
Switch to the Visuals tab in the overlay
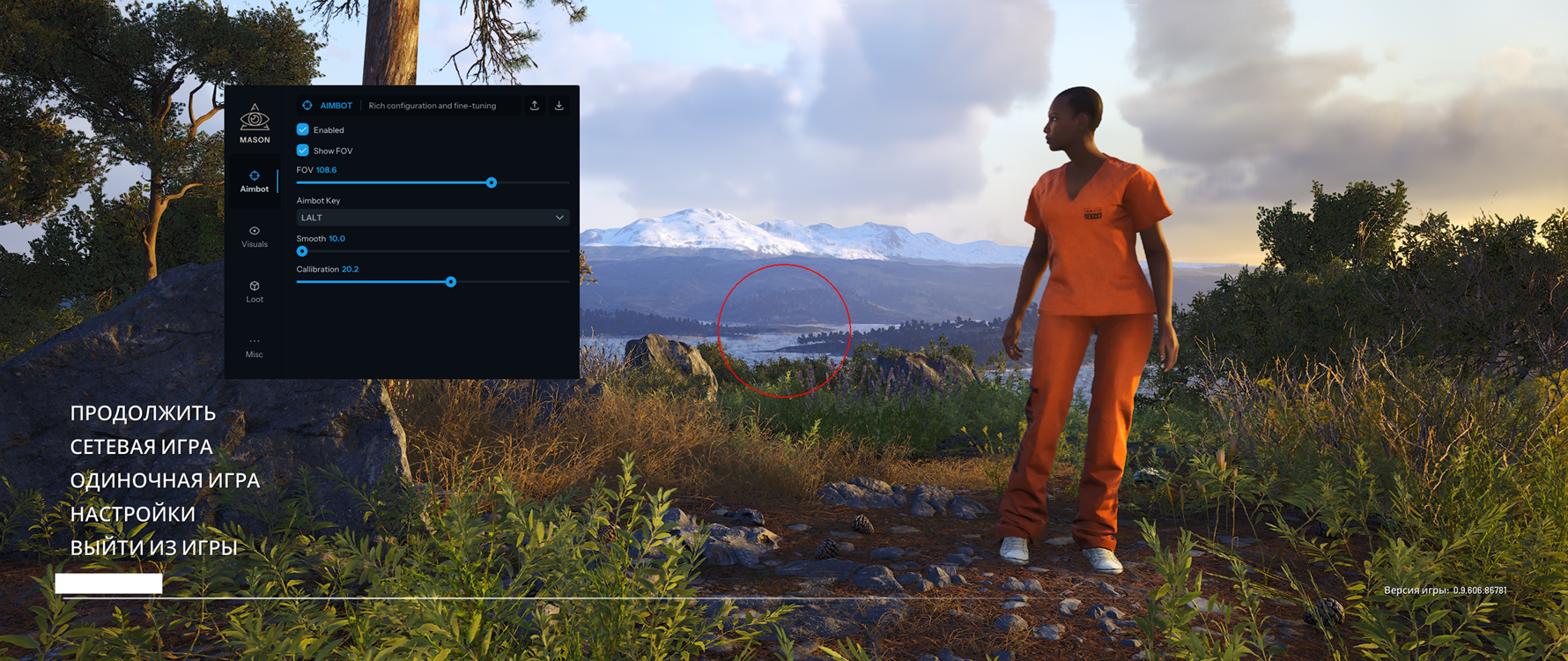pos(255,236)
